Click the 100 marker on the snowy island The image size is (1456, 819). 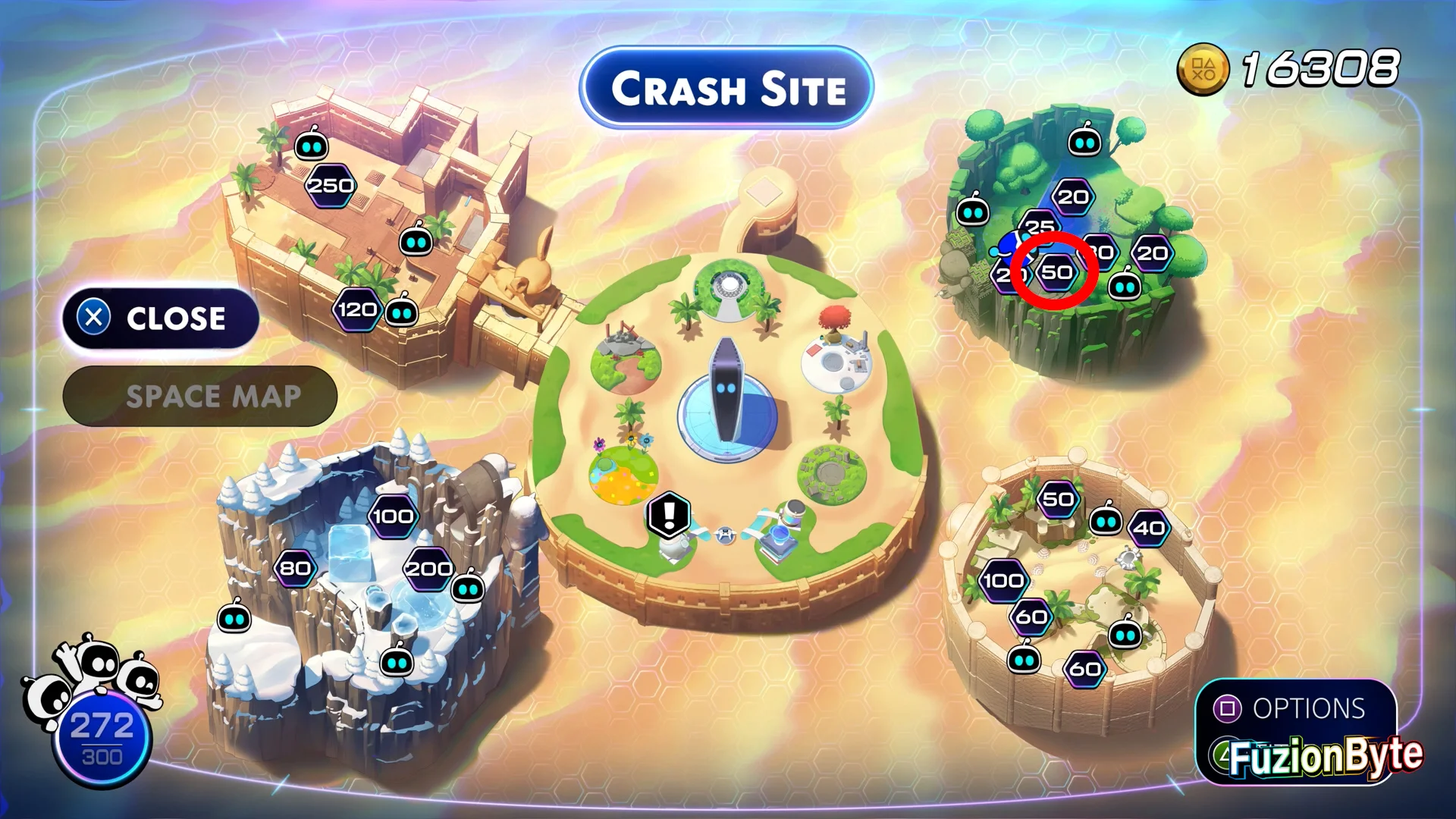click(393, 517)
